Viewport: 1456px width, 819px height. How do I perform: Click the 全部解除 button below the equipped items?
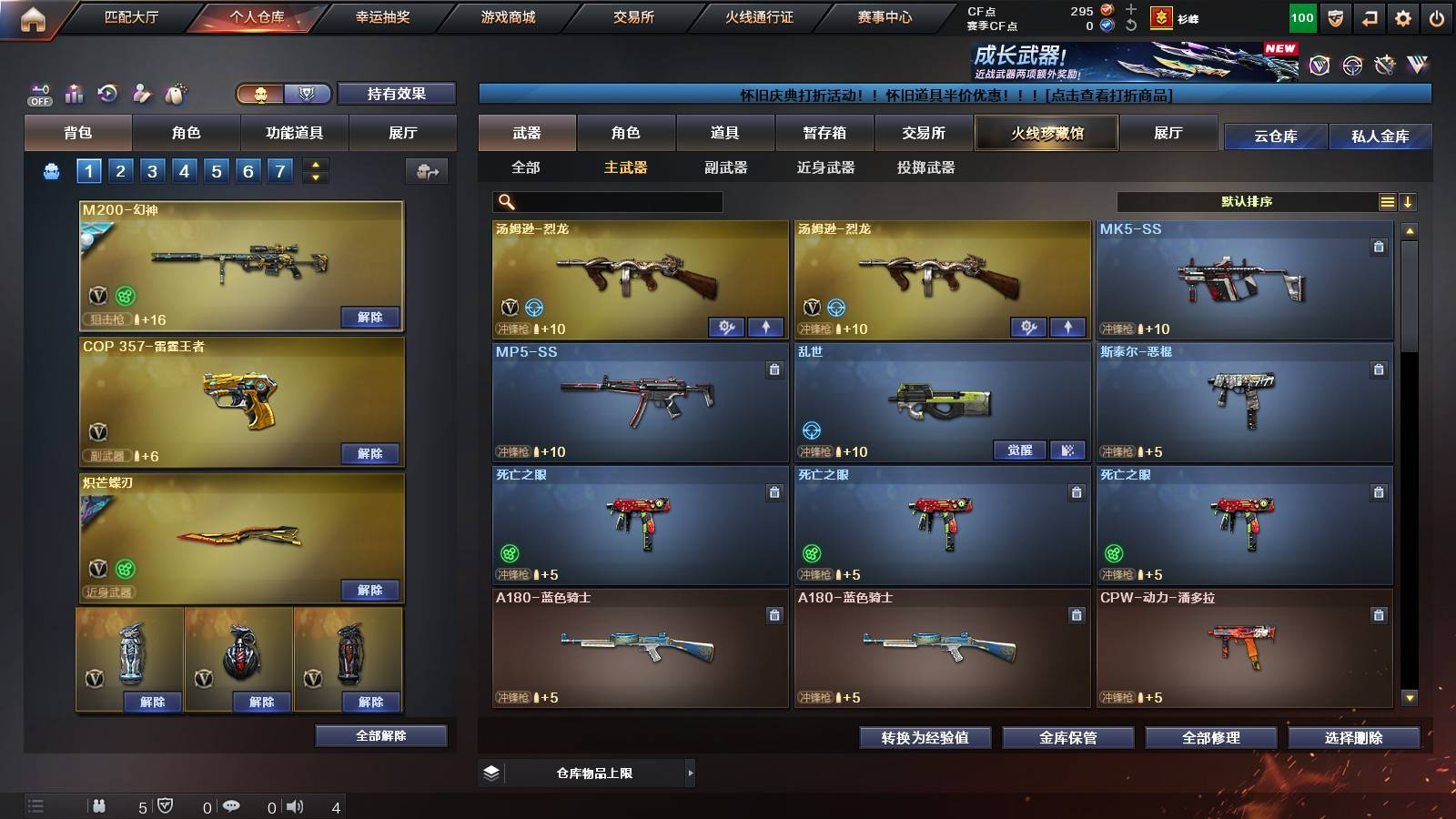click(380, 735)
